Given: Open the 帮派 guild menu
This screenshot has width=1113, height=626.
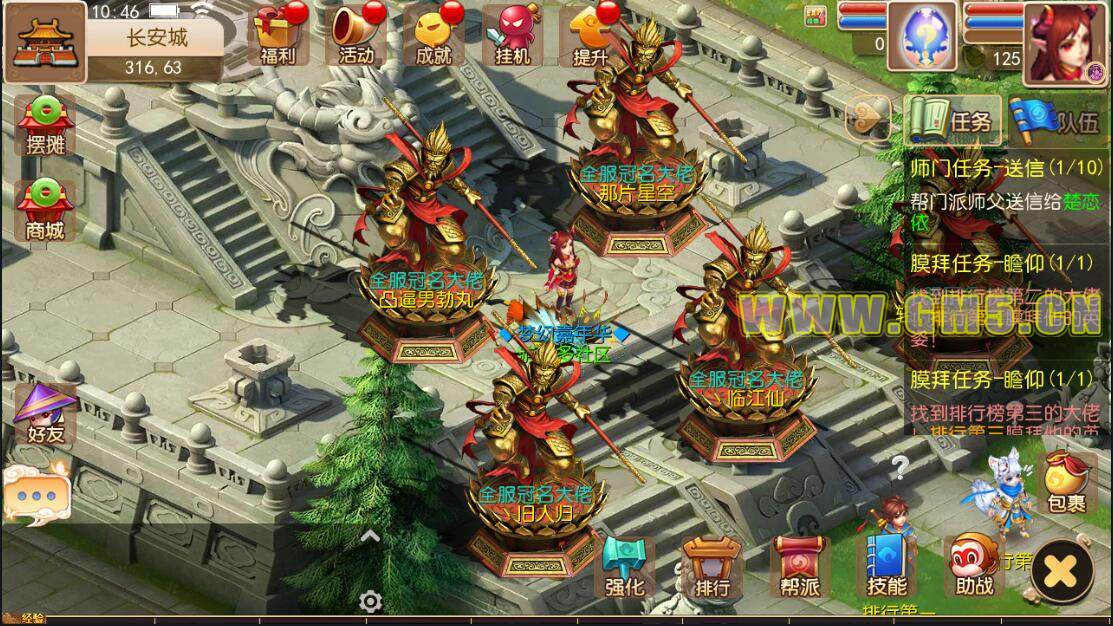Looking at the screenshot, I should [797, 567].
